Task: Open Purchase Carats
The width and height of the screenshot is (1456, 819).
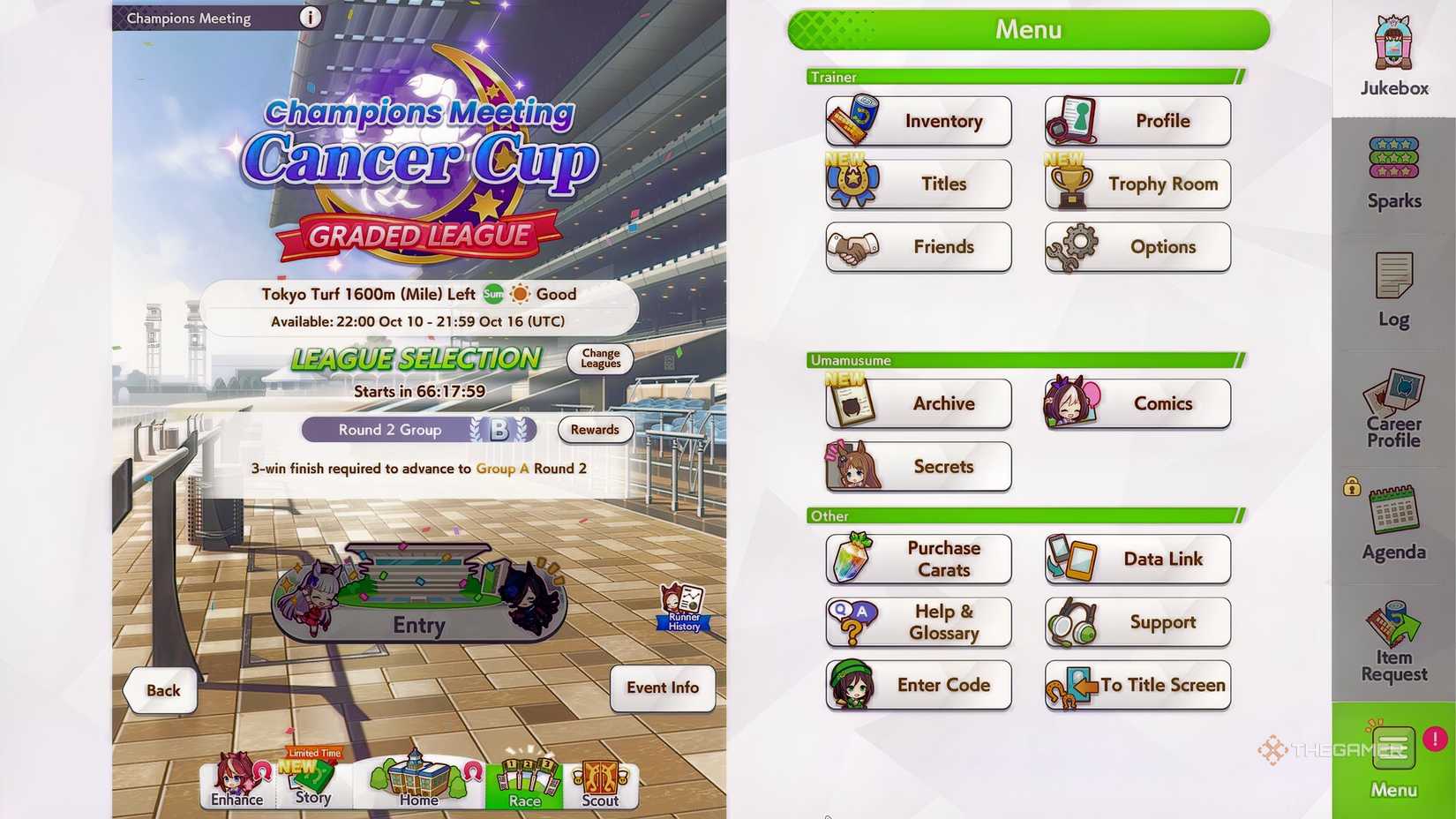Action: click(x=918, y=559)
